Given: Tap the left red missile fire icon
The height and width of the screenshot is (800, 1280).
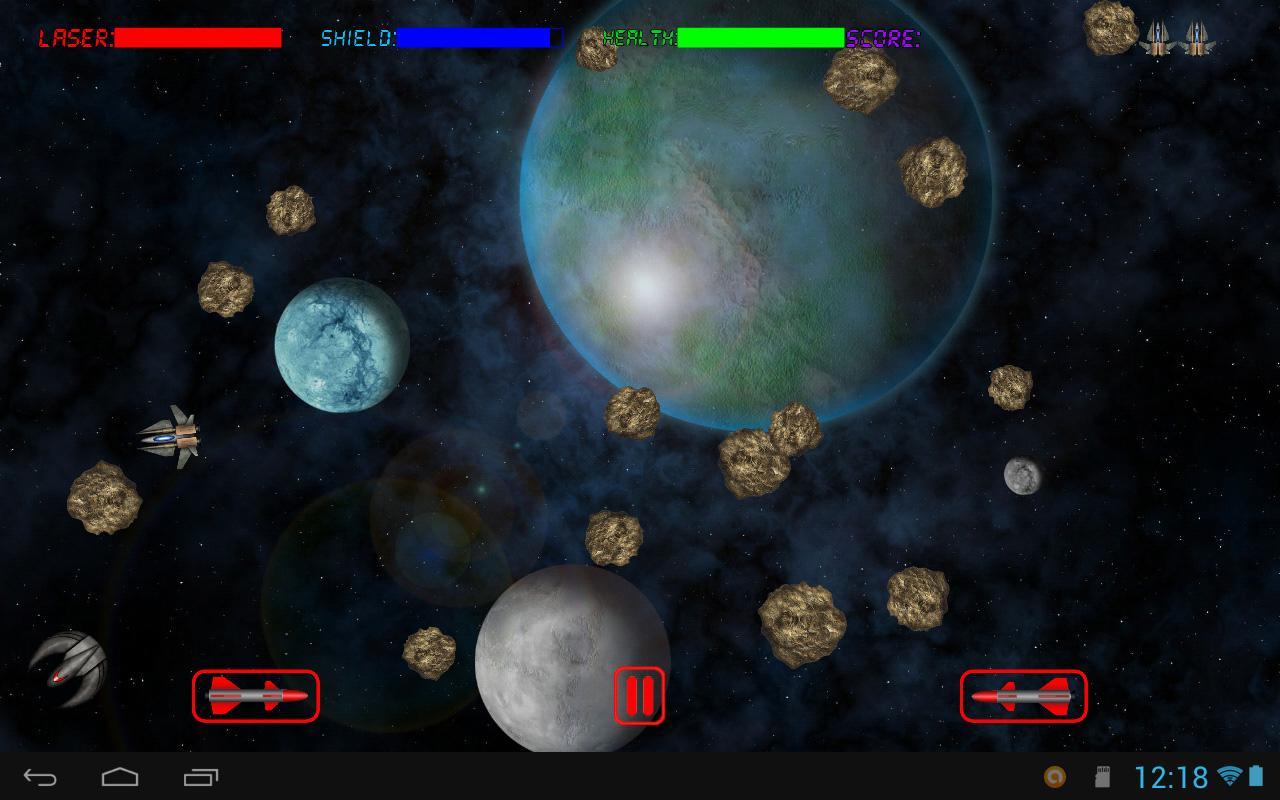Looking at the screenshot, I should click(256, 697).
